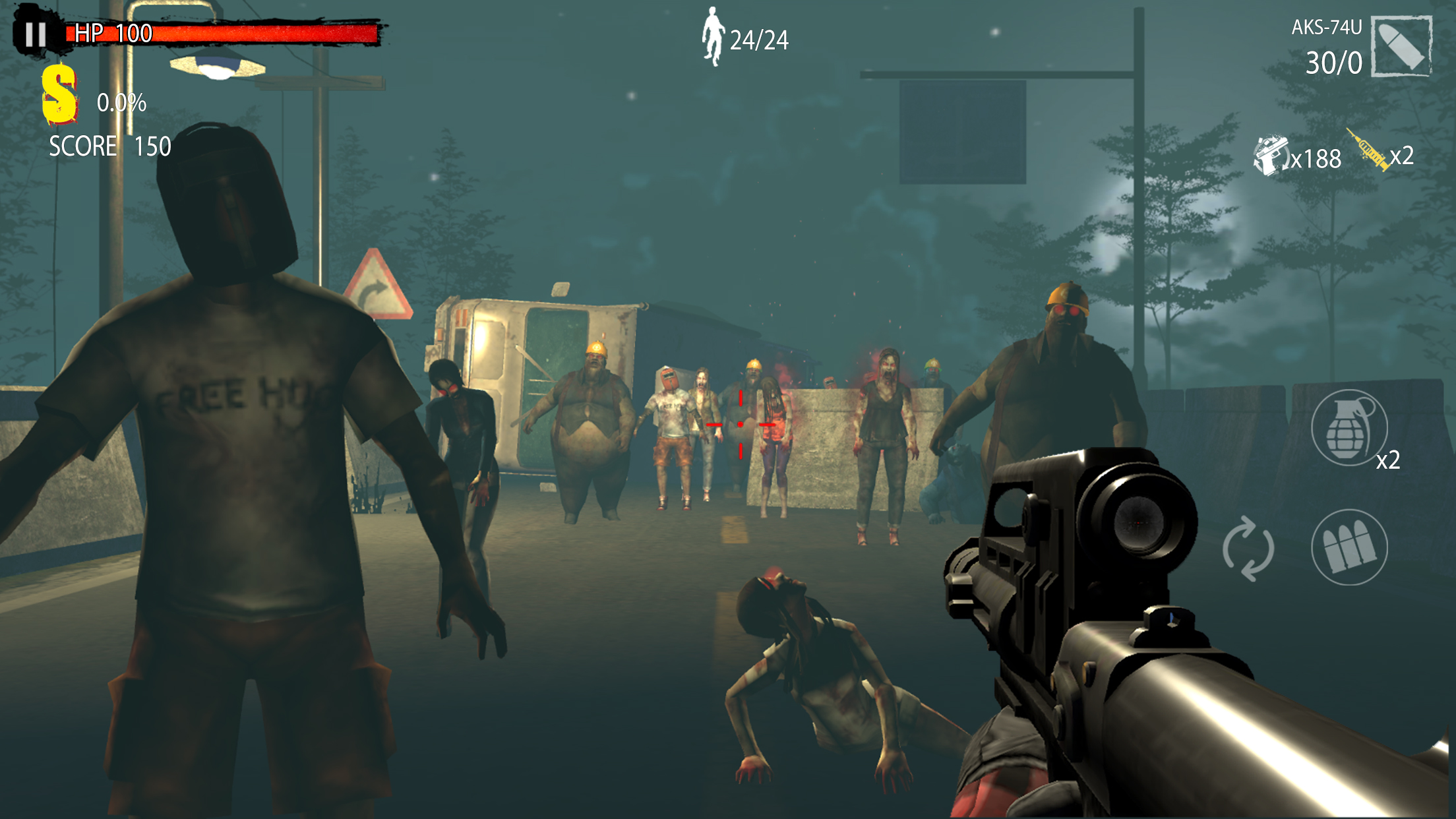Screen dimensions: 1456x819
Task: Click the HP health bar
Action: (x=218, y=34)
